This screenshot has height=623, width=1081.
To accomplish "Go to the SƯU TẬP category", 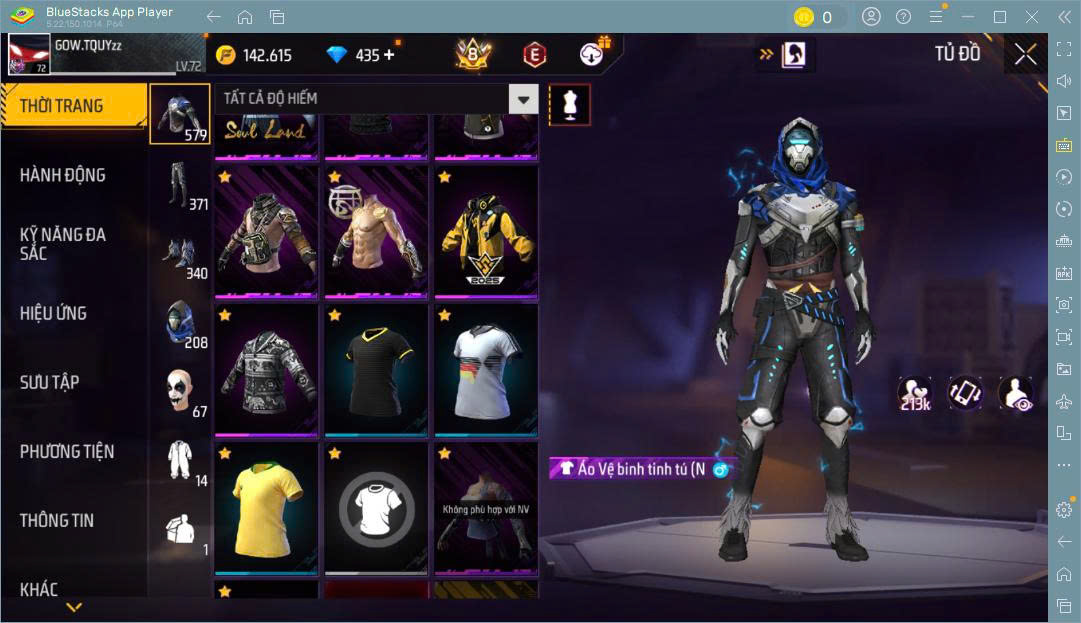I will click(50, 382).
